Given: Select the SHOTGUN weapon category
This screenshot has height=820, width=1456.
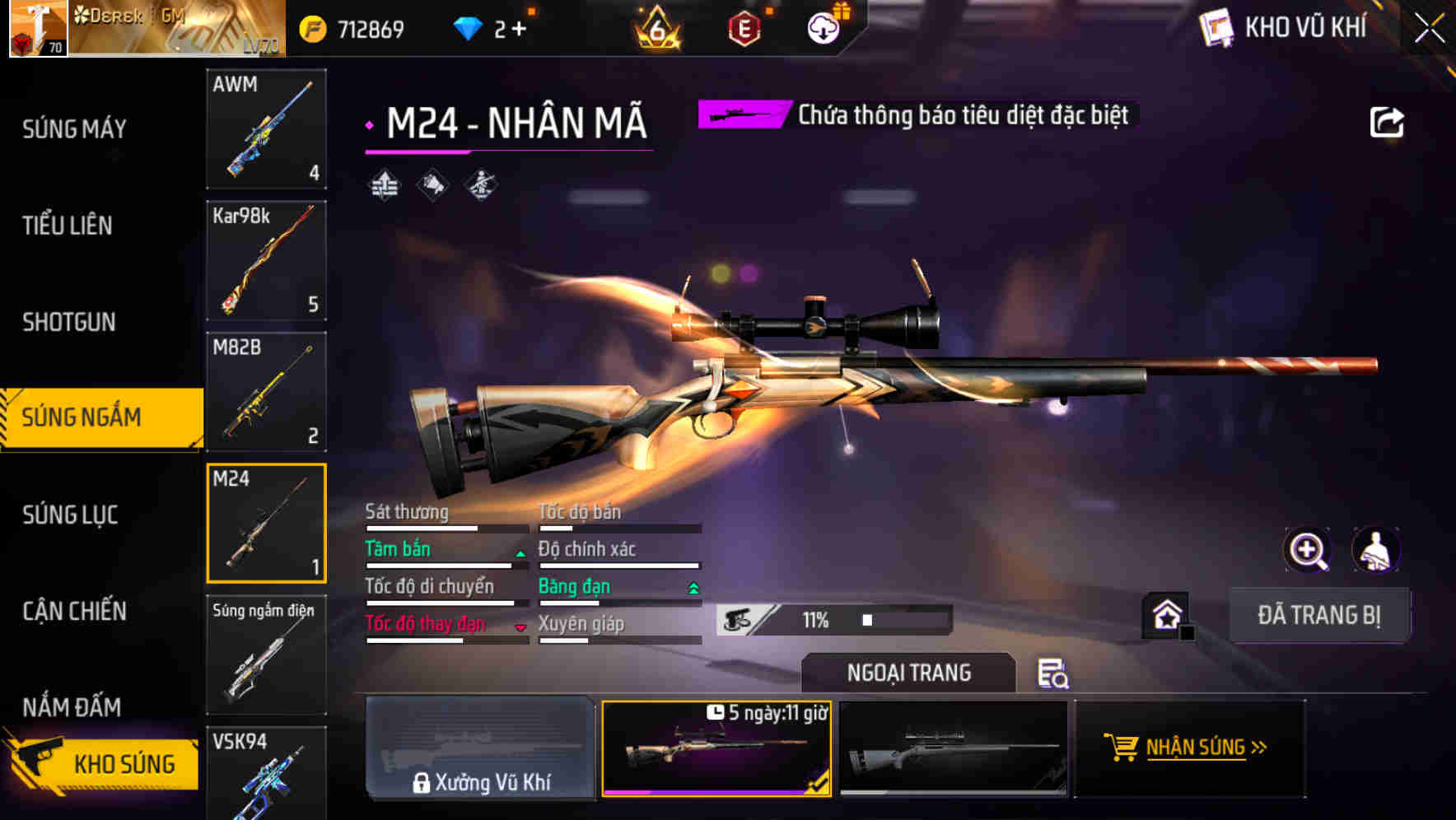Looking at the screenshot, I should pyautogui.click(x=70, y=322).
